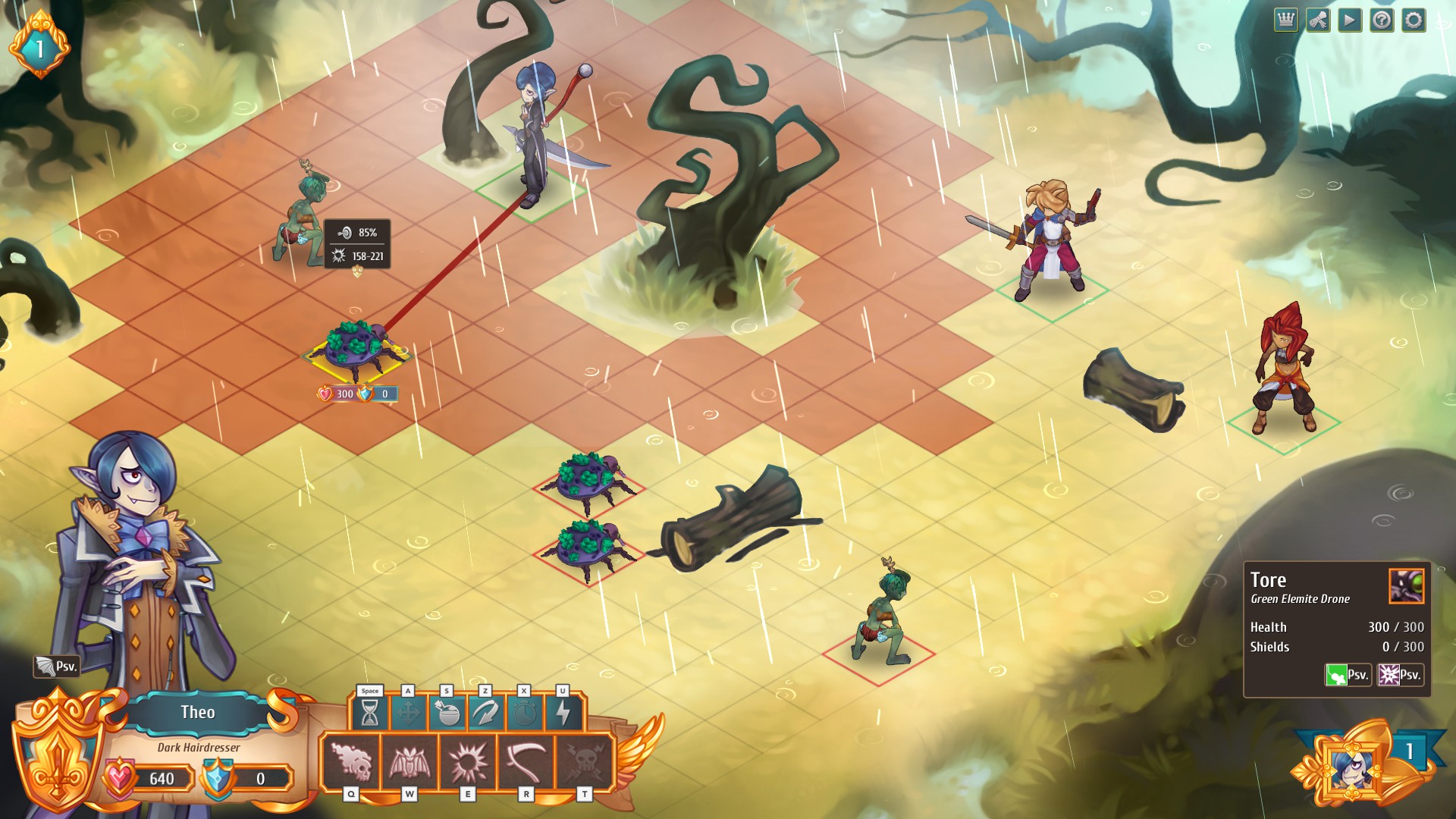
Task: Activate the Move ability icon
Action: [409, 711]
